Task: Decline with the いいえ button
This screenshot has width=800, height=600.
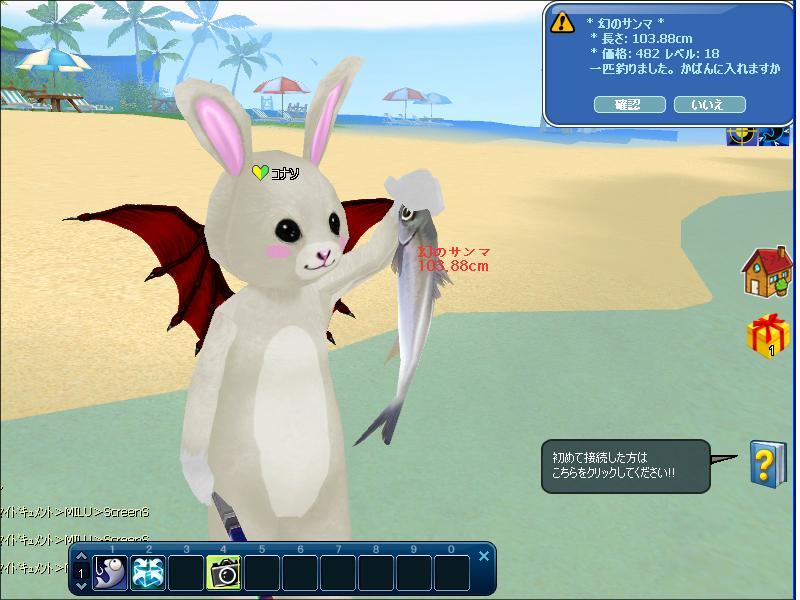Action: point(710,104)
